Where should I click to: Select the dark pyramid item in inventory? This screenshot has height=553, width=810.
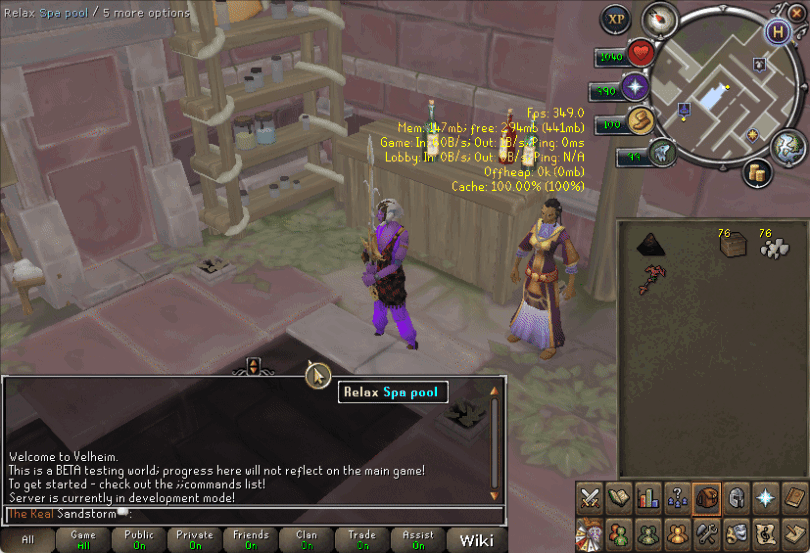[653, 242]
